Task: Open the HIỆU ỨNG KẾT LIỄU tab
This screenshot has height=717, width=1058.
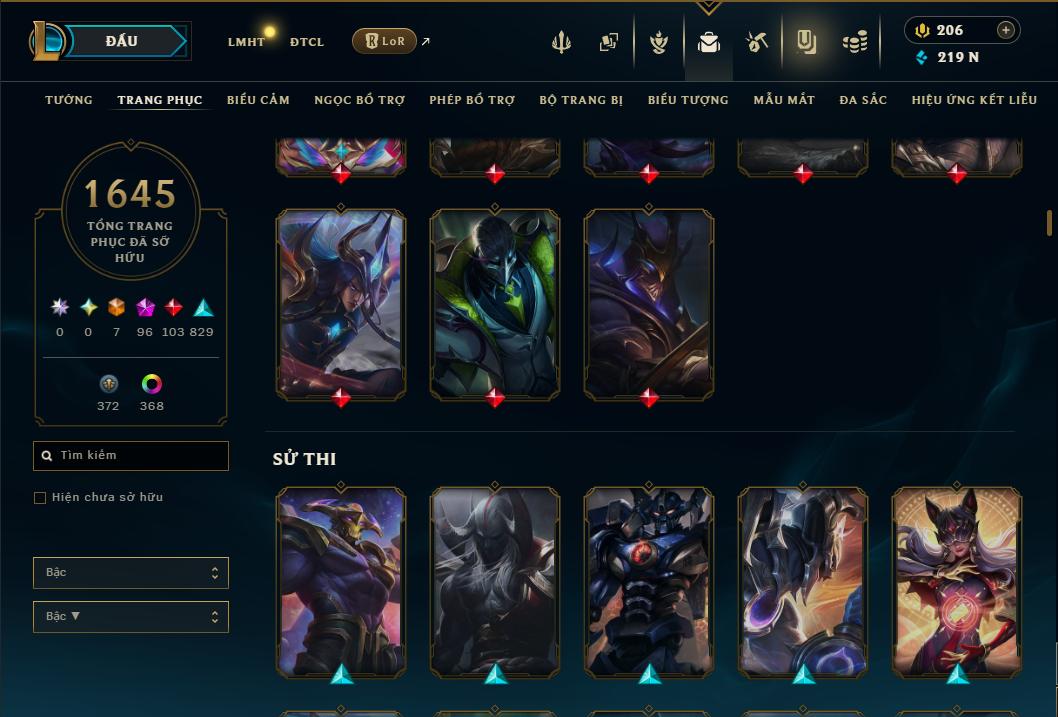Action: (x=974, y=100)
